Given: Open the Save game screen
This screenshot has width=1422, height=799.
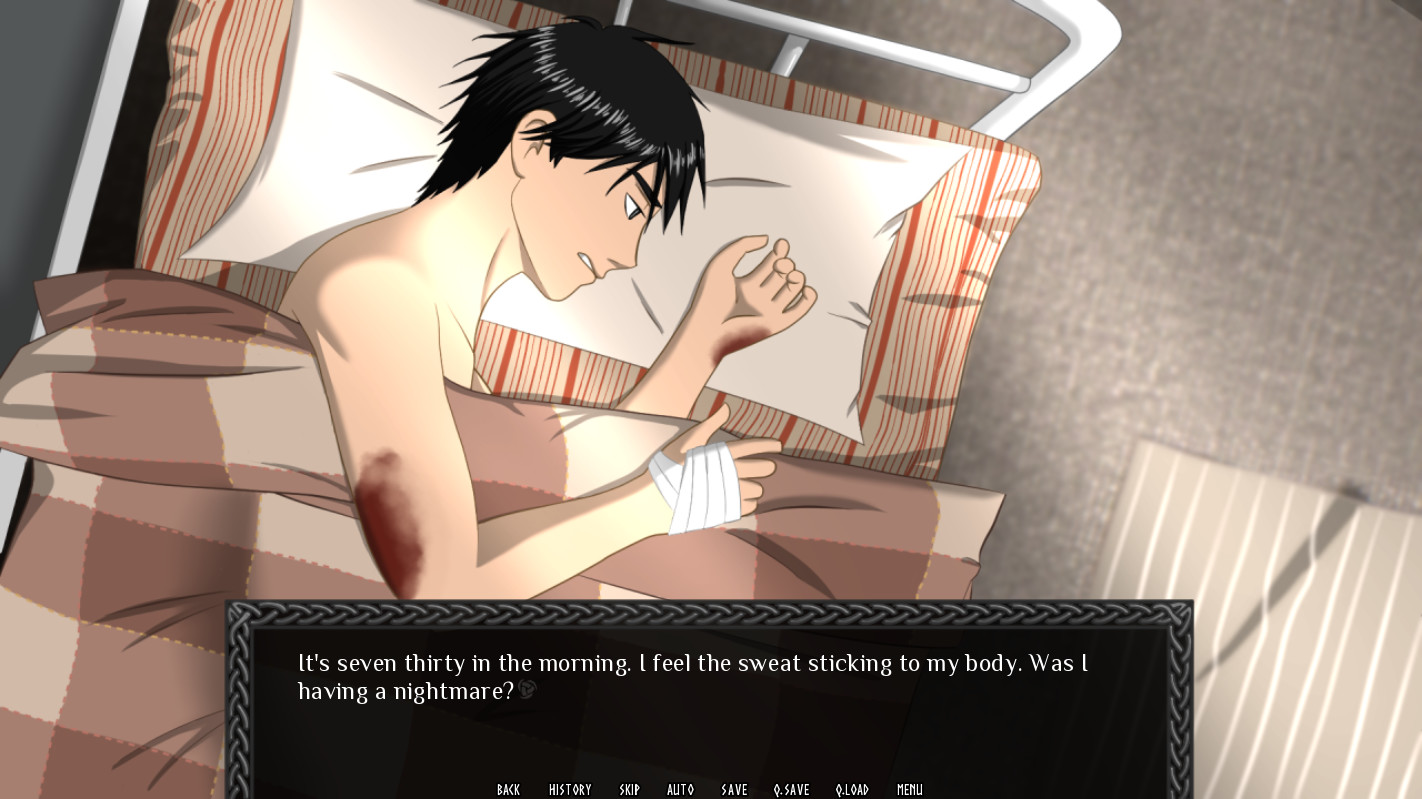Looking at the screenshot, I should (x=734, y=790).
